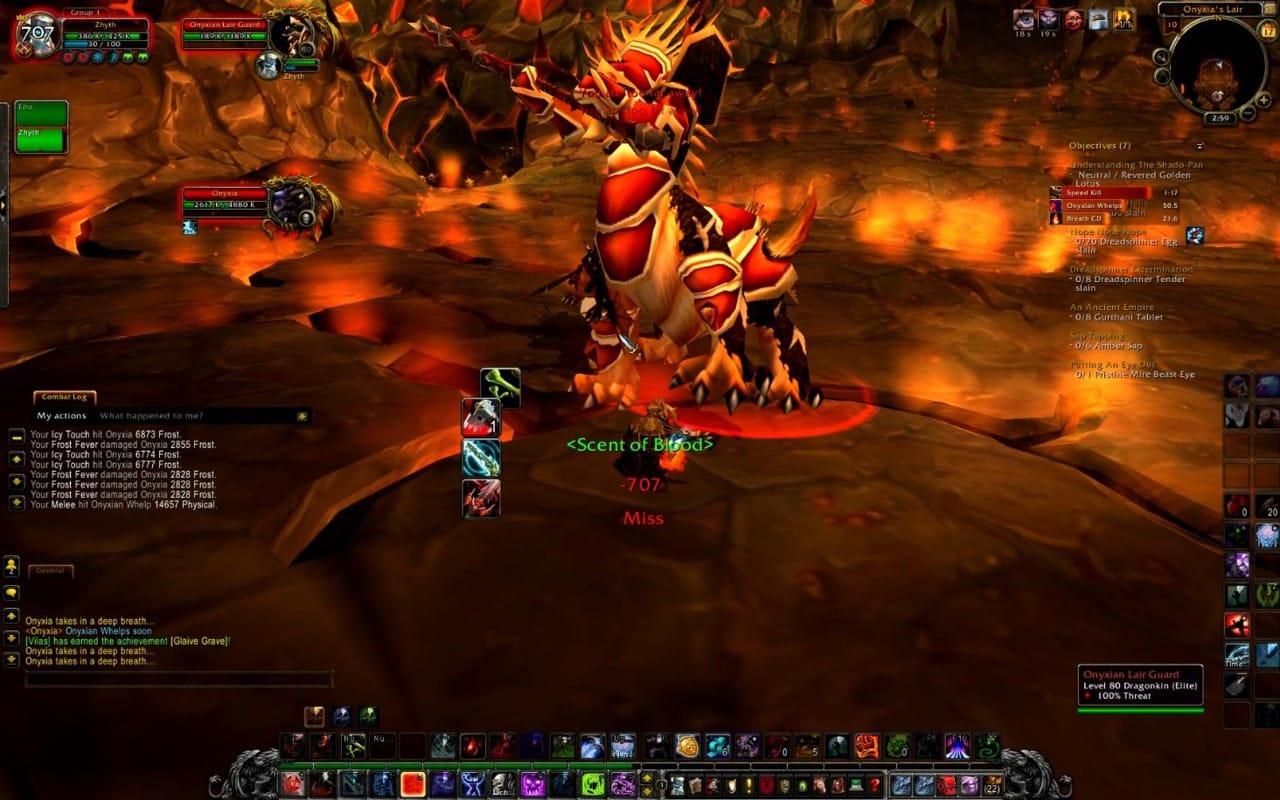Viewport: 1280px width, 800px height.
Task: Click the golden coin bag icon on the bottom action bar
Action: pos(686,746)
